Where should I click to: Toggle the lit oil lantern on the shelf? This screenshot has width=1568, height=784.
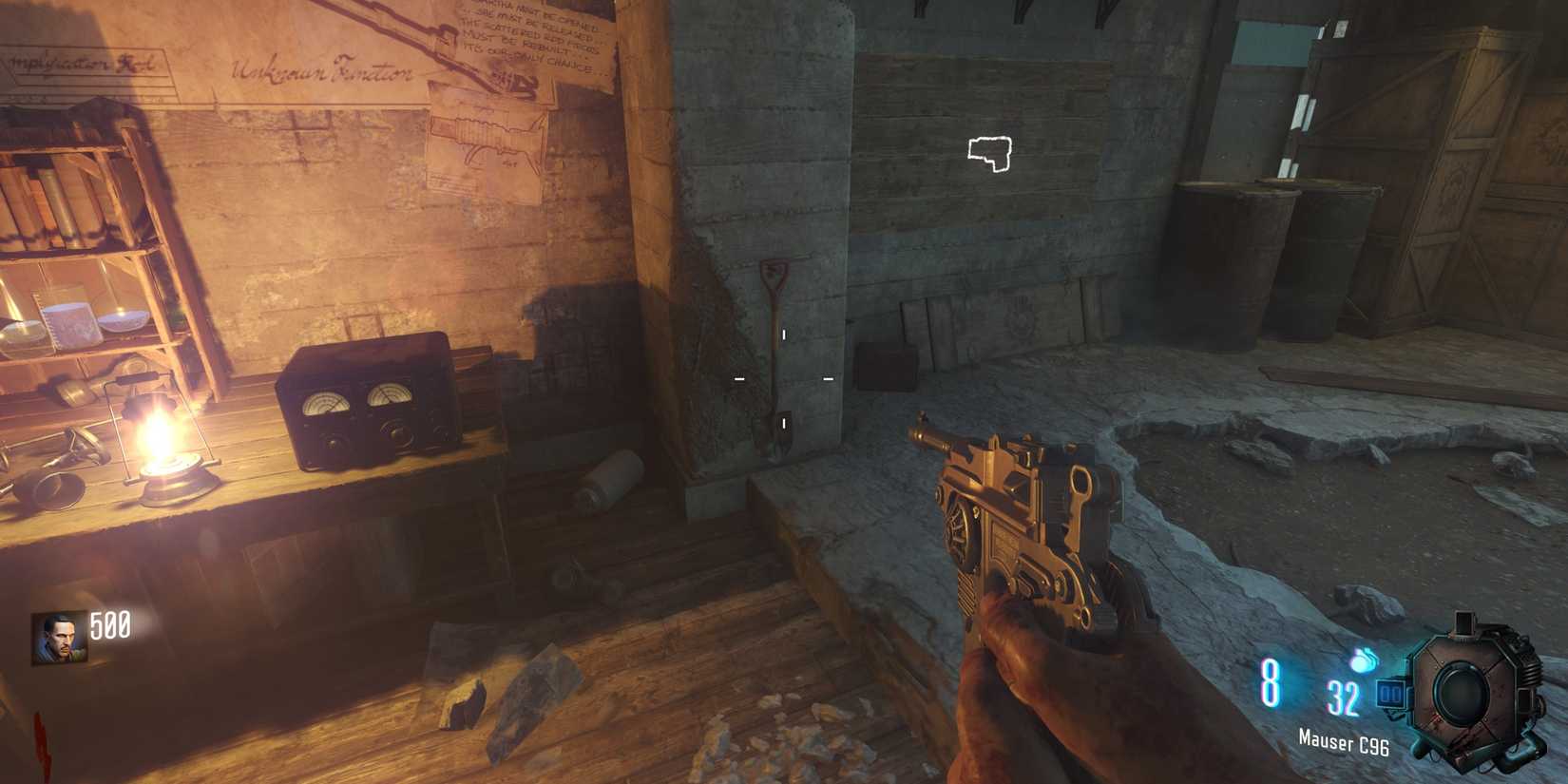point(166,447)
